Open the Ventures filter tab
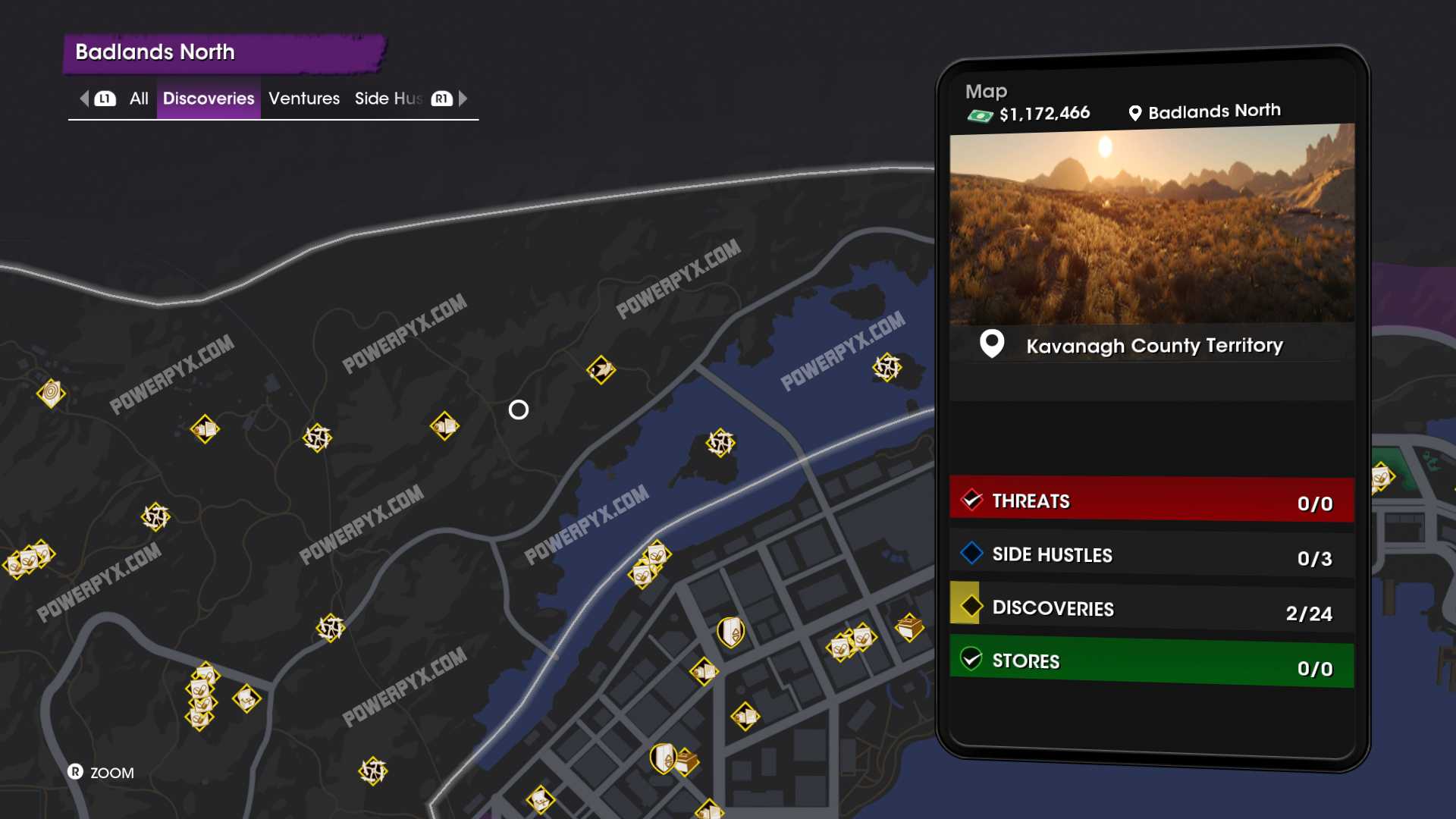 304,99
